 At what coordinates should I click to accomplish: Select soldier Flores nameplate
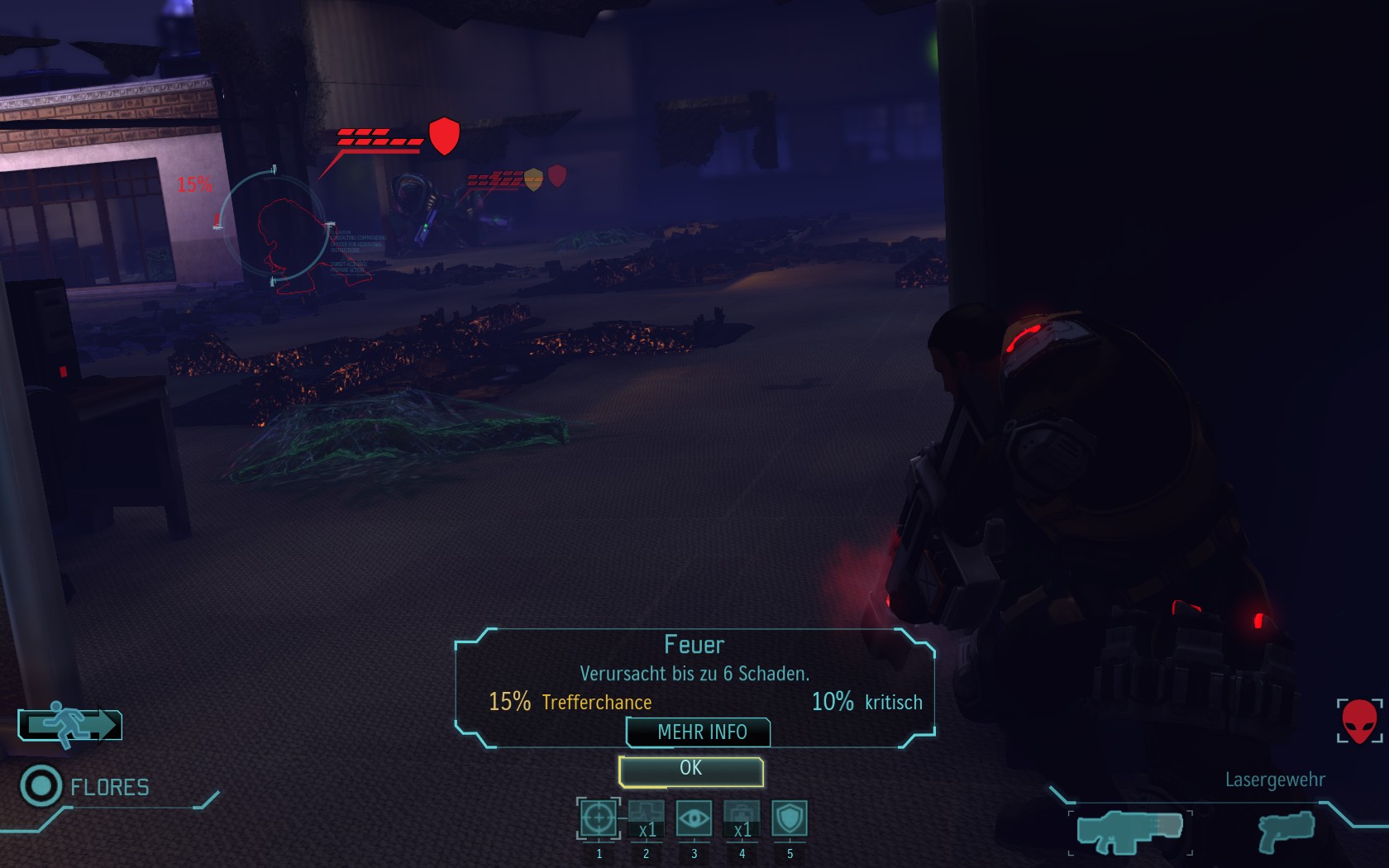108,787
